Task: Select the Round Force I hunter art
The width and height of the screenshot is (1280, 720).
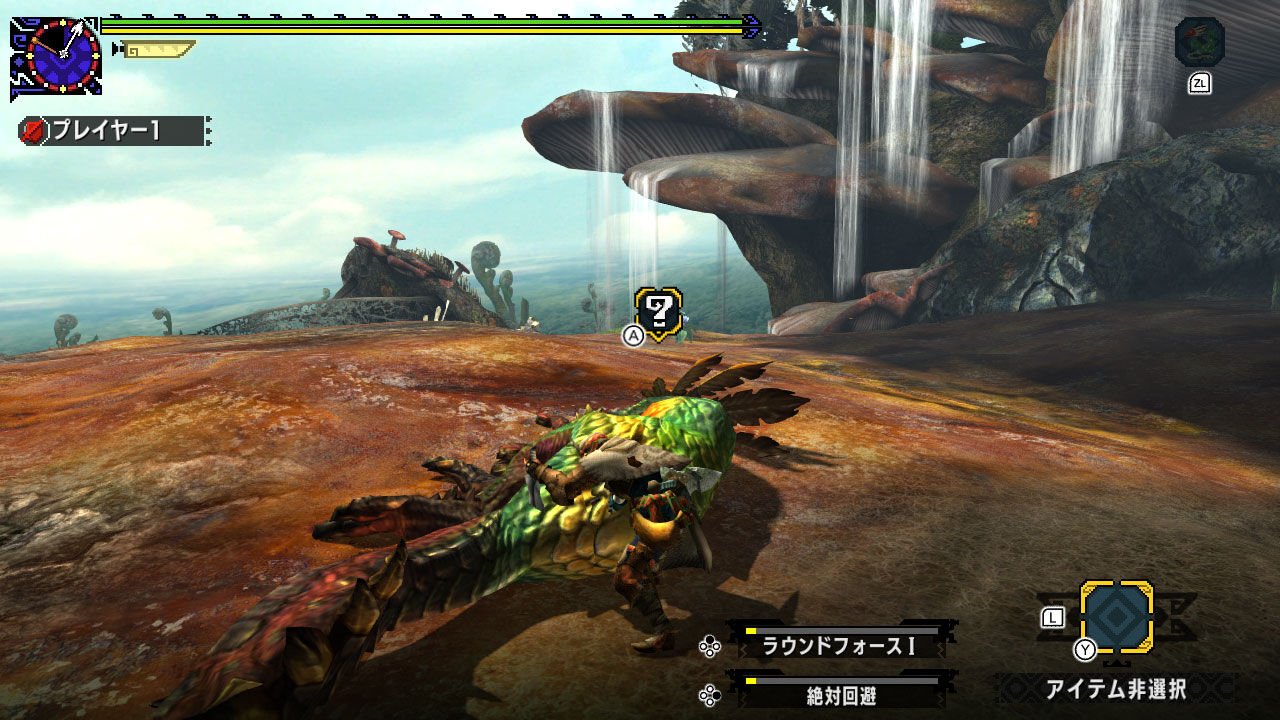Action: tap(840, 646)
